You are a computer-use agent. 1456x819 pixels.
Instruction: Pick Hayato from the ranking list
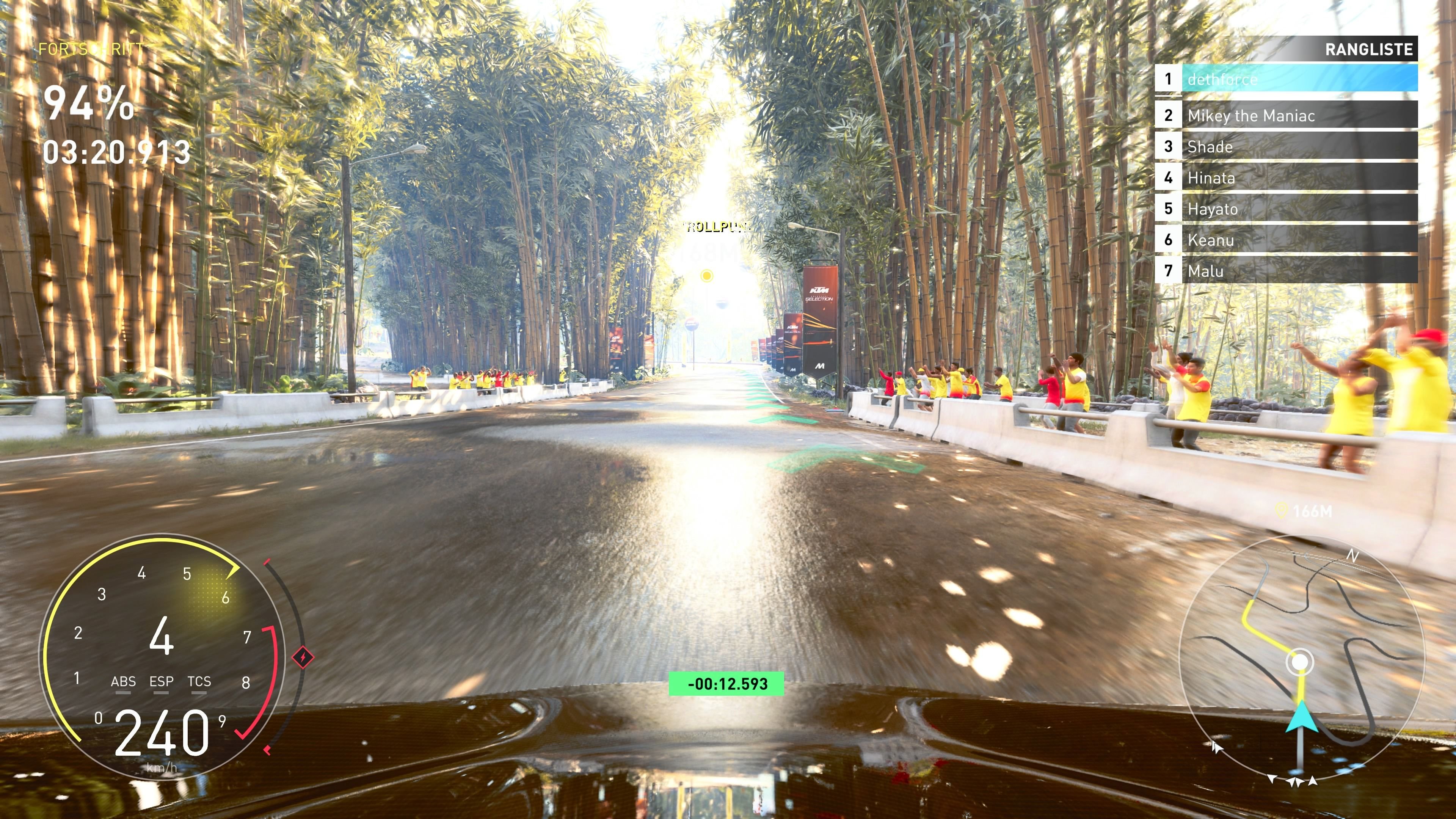[x=1286, y=209]
